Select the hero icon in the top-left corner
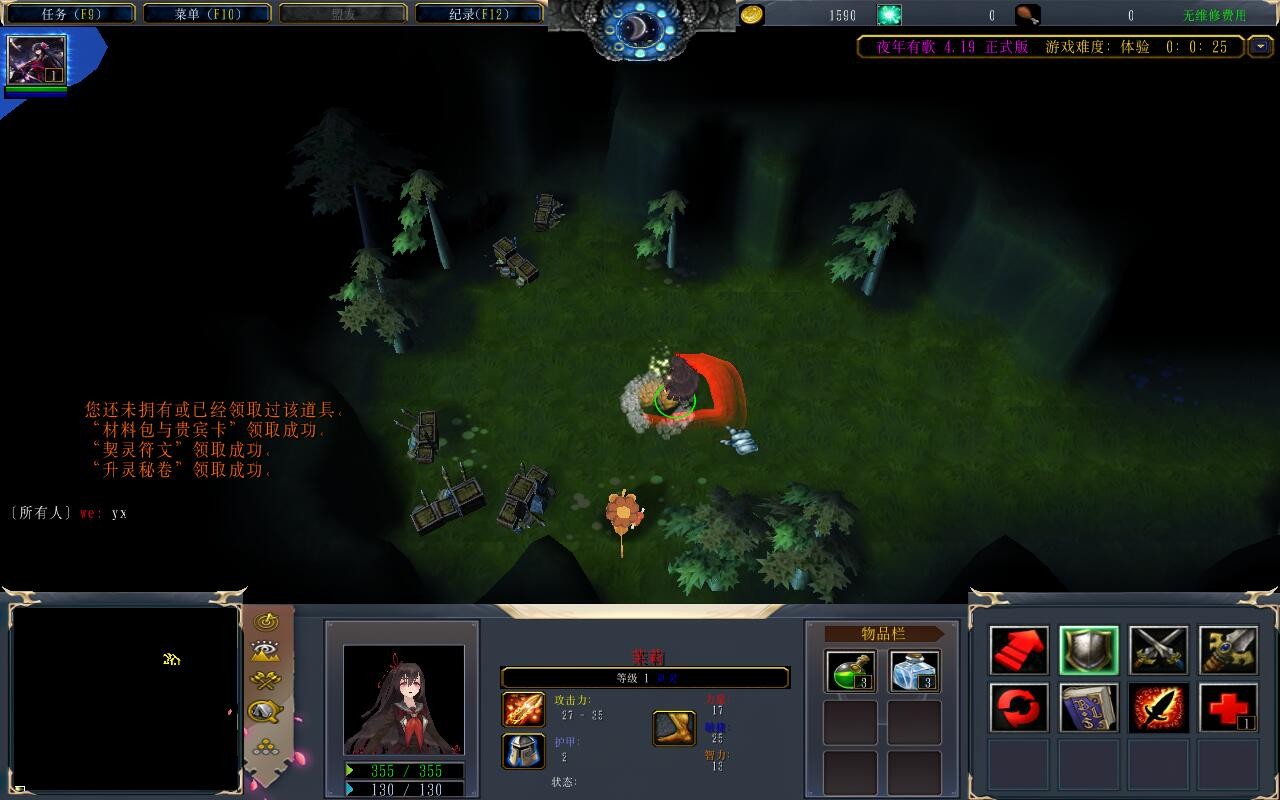The height and width of the screenshot is (800, 1280). point(37,60)
